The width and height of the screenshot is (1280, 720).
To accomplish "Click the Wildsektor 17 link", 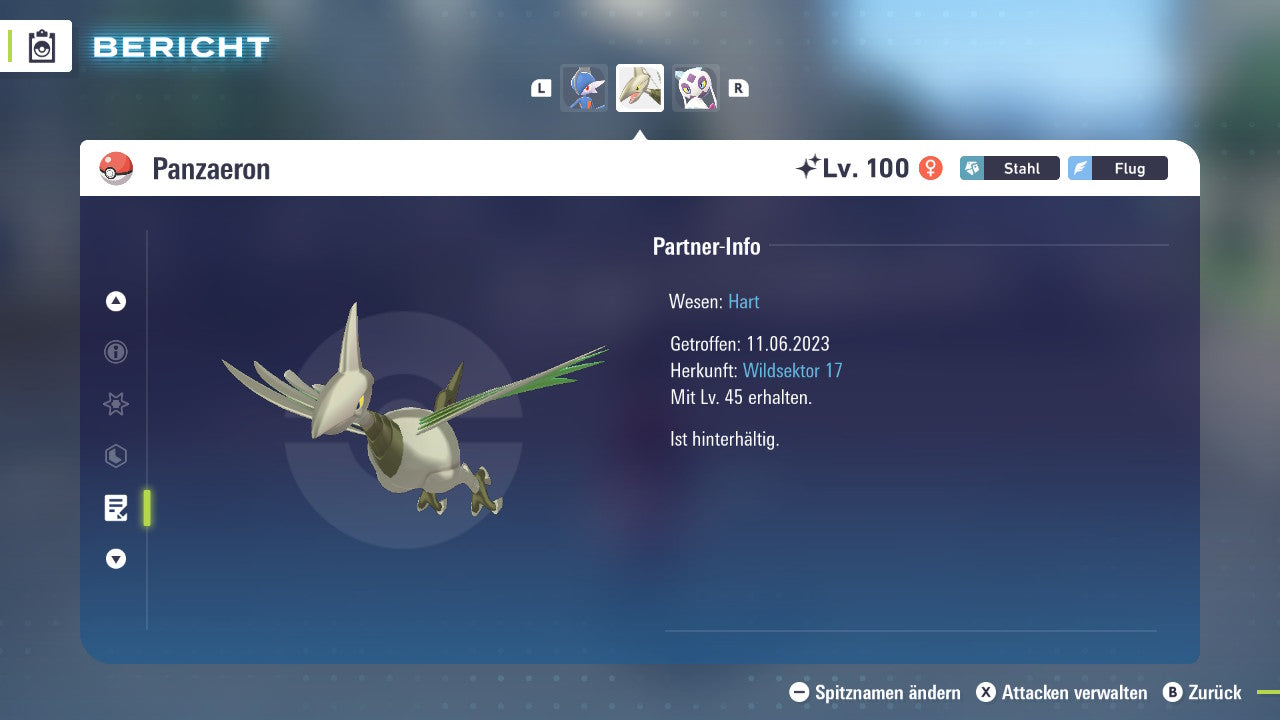I will coord(793,370).
